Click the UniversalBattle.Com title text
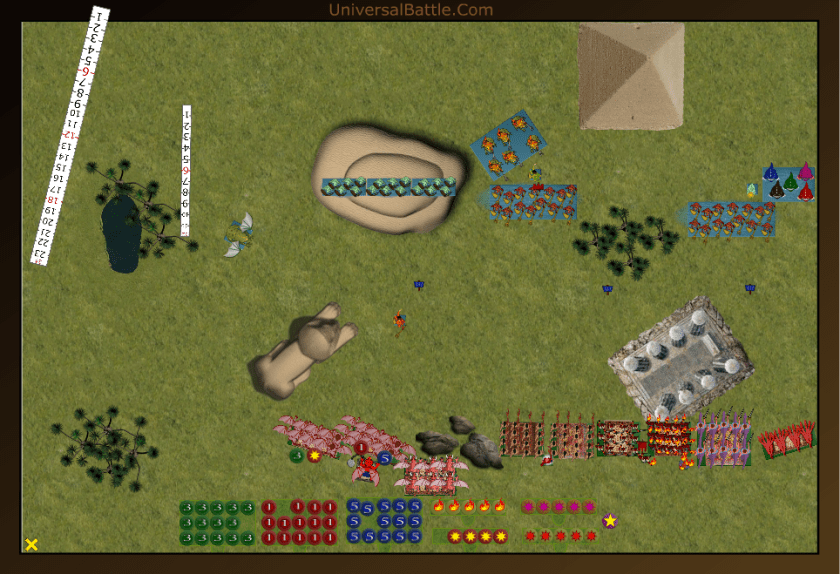The height and width of the screenshot is (574, 840). click(410, 10)
